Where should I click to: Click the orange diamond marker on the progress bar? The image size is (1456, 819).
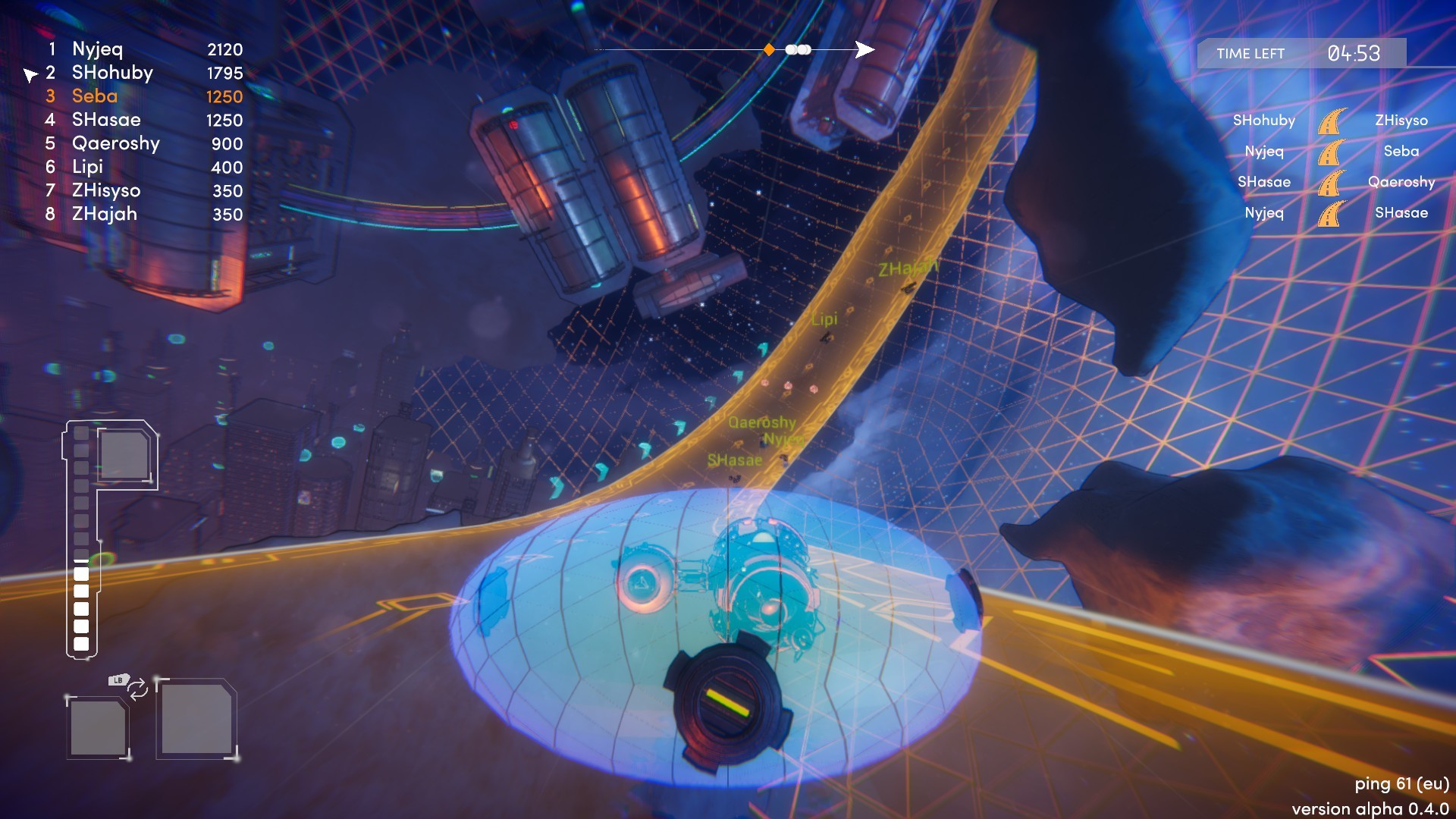point(768,49)
